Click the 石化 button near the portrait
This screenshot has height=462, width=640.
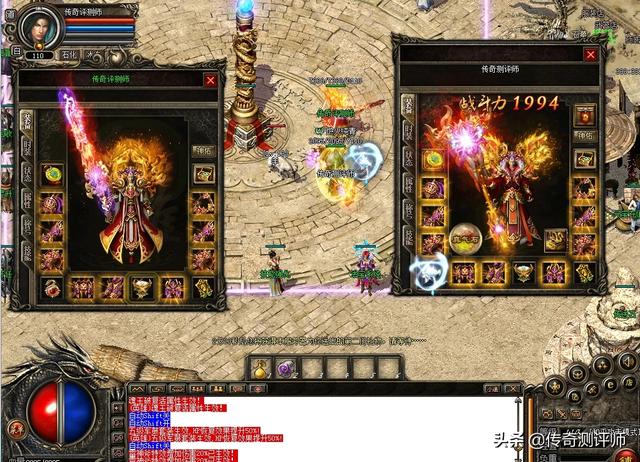[x=68, y=55]
